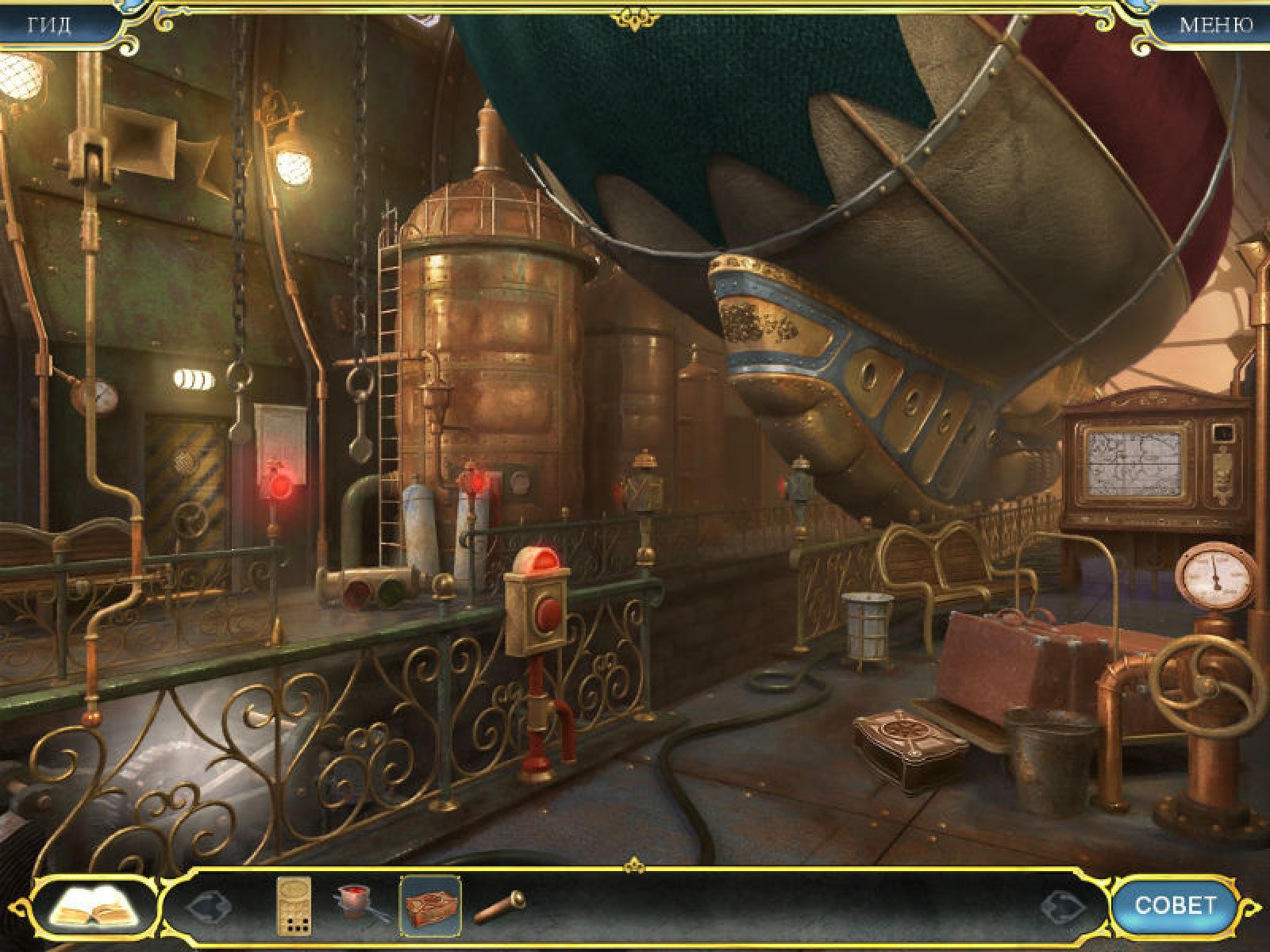Show previous inventory items with left arrow

click(x=208, y=905)
